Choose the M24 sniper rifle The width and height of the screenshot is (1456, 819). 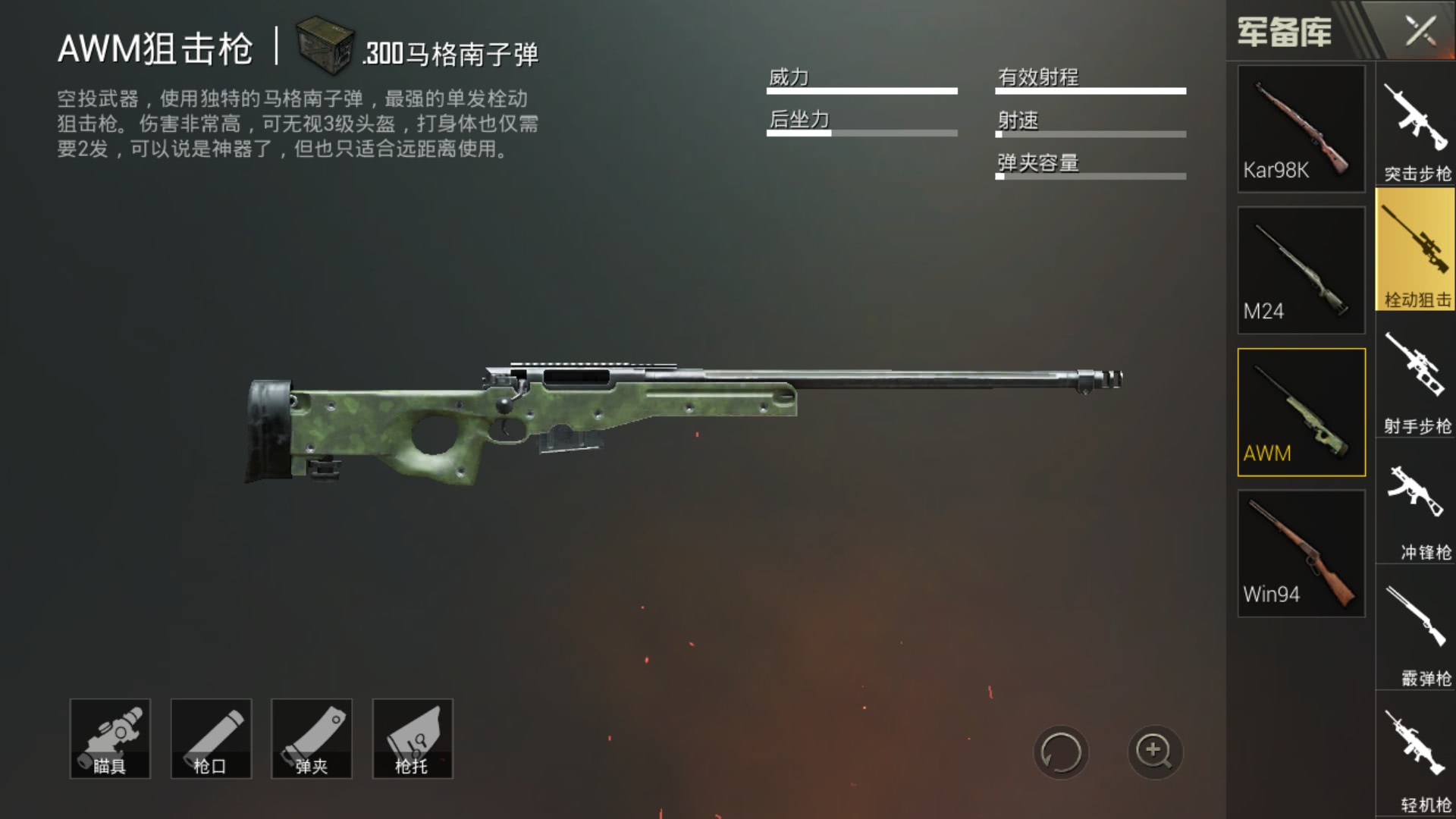[1301, 270]
